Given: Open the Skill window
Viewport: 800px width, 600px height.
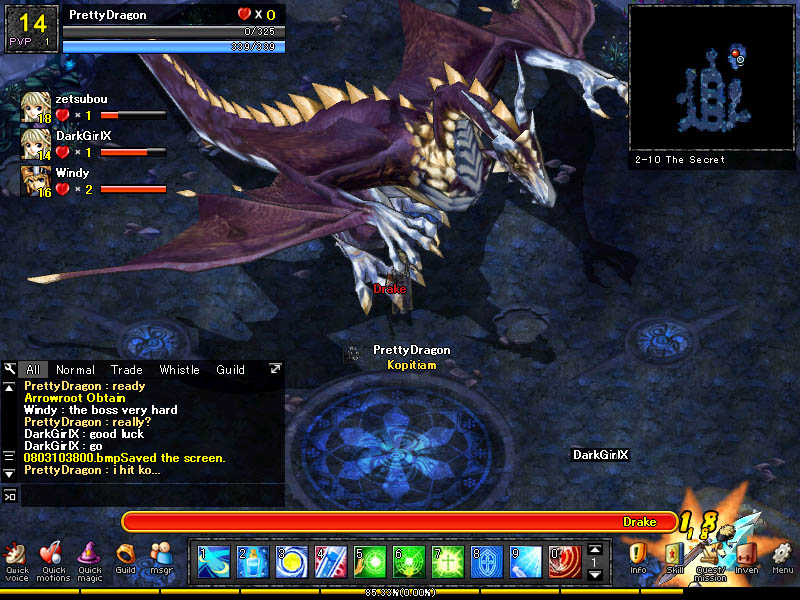Looking at the screenshot, I should pyautogui.click(x=675, y=557).
